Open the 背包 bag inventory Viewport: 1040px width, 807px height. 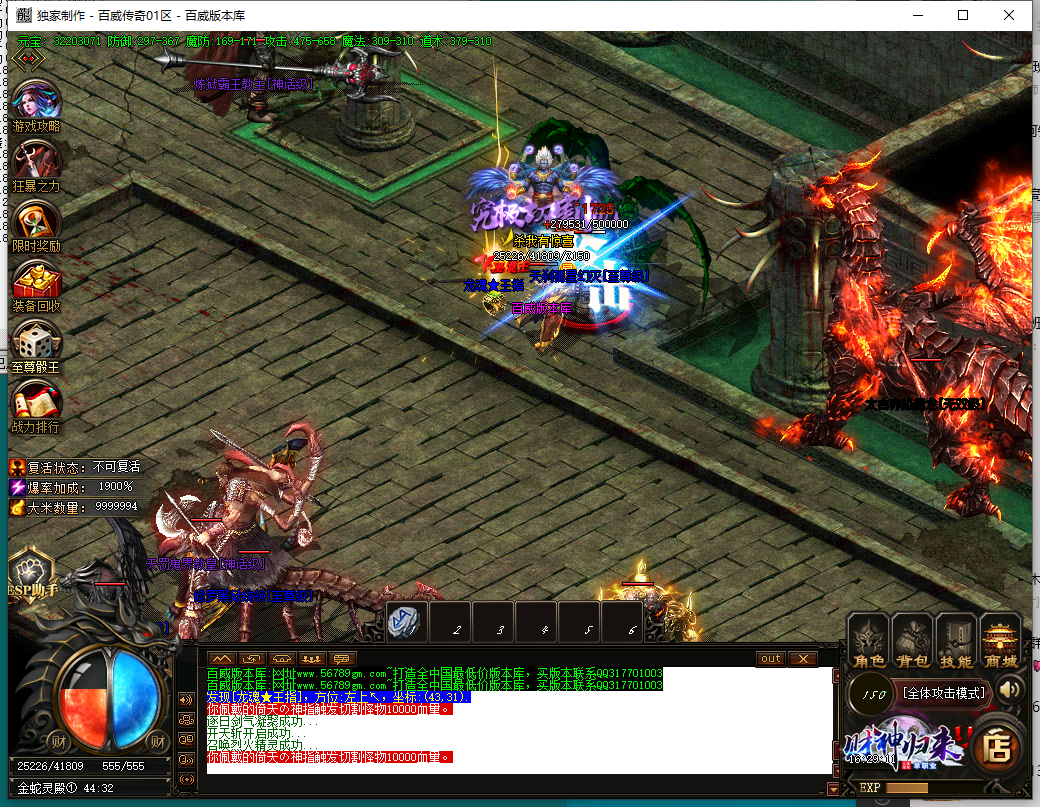click(x=912, y=641)
